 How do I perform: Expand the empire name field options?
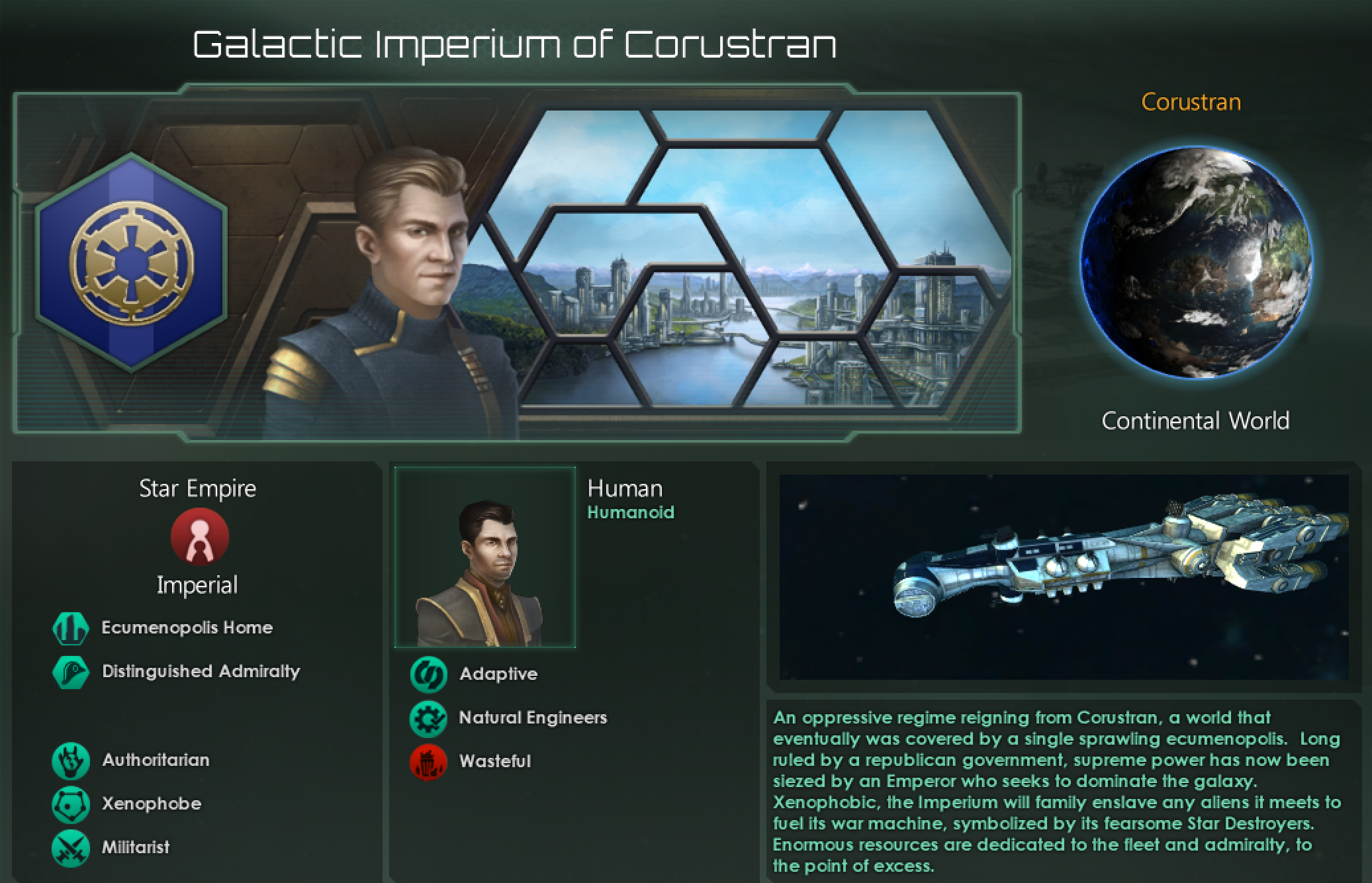coord(514,44)
